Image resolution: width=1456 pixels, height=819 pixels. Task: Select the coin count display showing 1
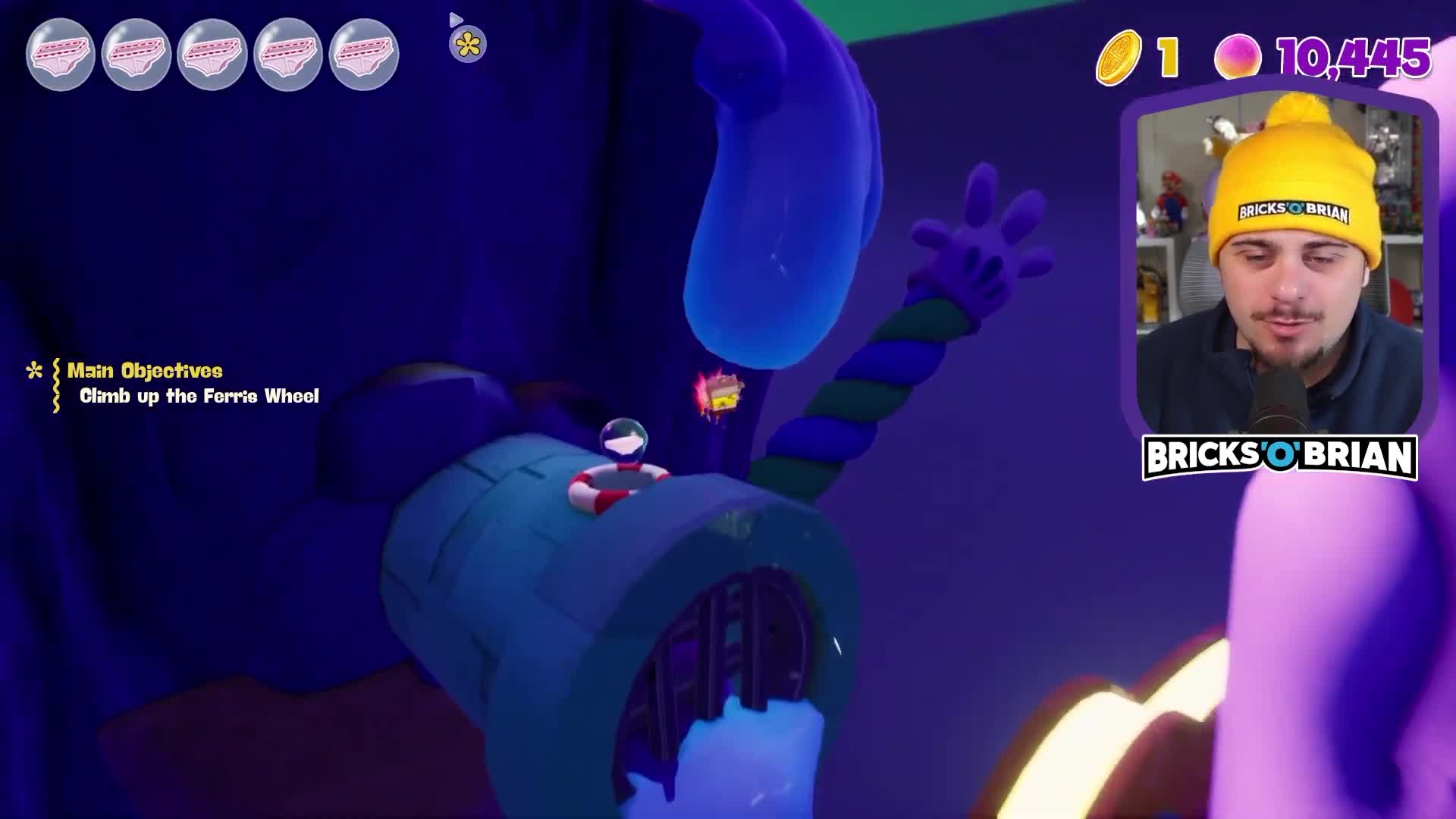1168,55
